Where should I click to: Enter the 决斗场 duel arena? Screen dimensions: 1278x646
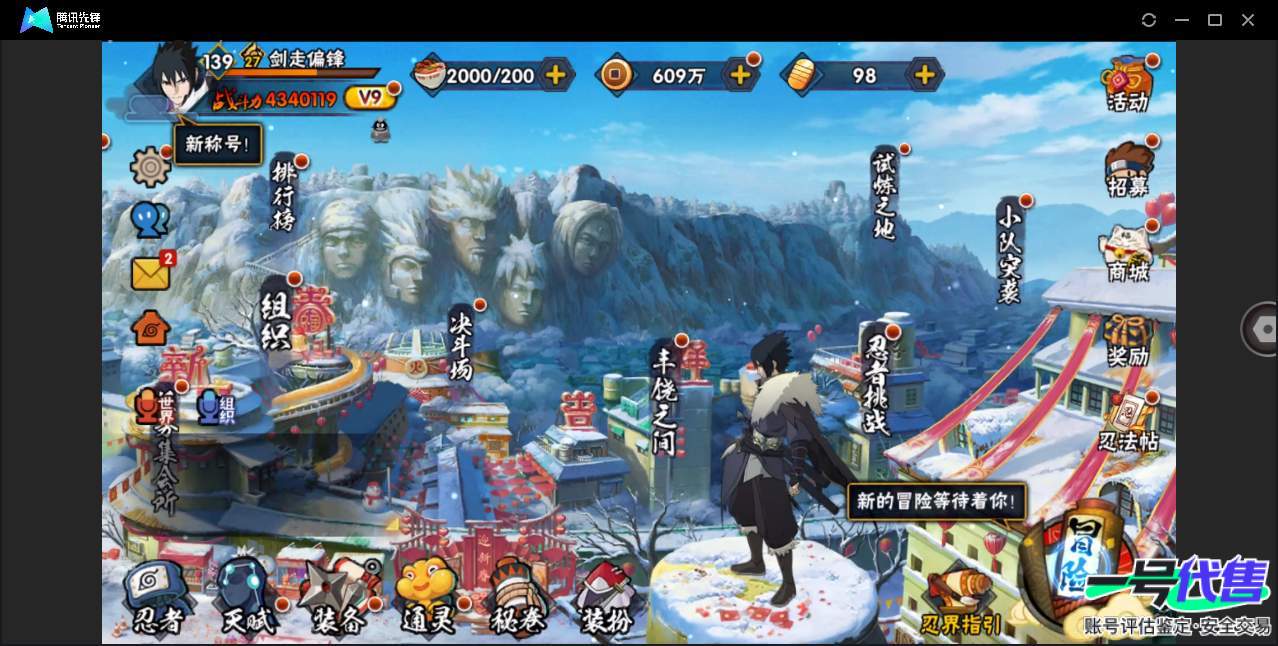[461, 343]
